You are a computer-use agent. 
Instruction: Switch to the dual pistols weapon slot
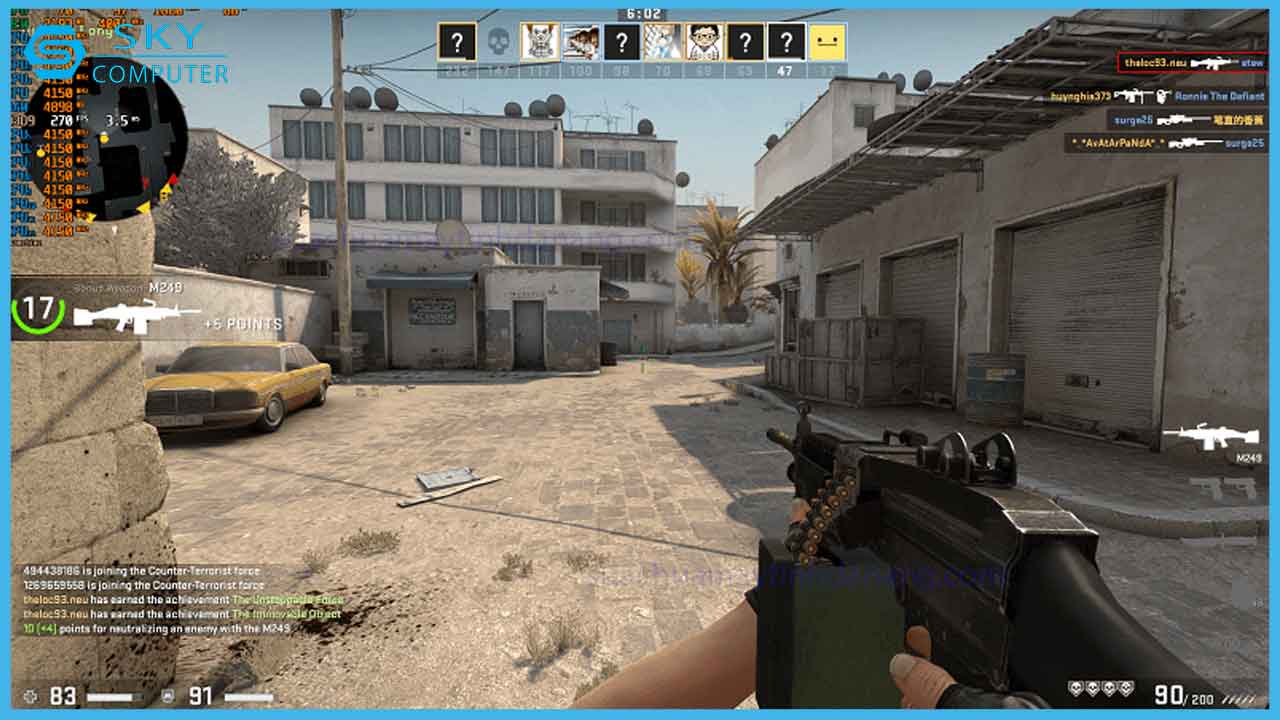(1222, 488)
